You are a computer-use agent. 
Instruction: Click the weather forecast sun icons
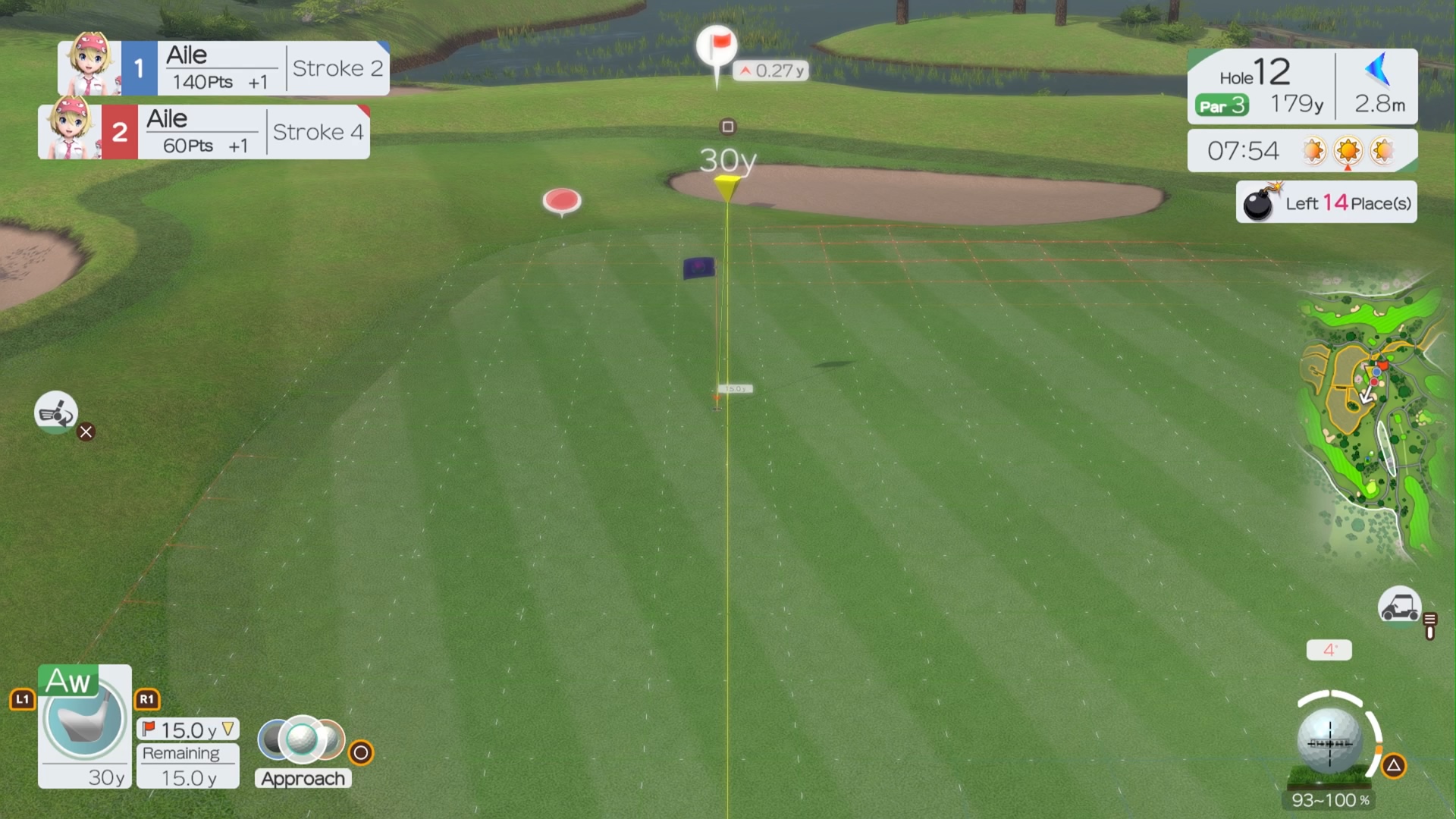click(1348, 151)
